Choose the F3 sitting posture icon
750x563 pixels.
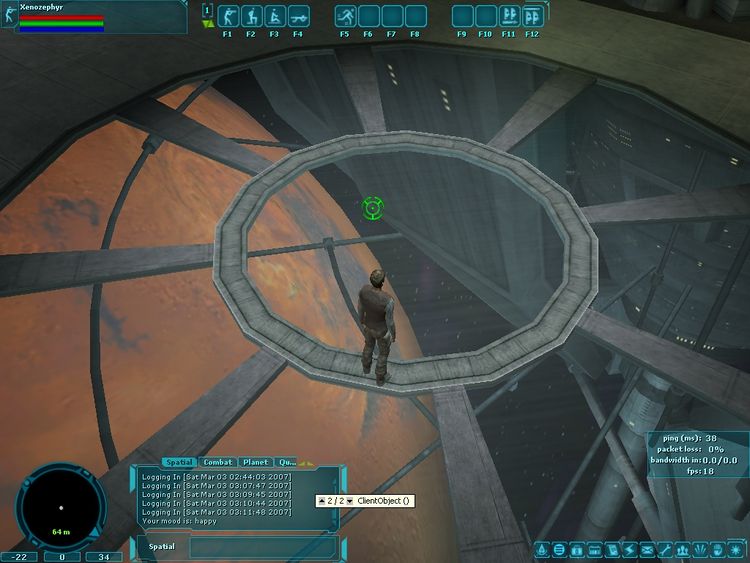(274, 16)
